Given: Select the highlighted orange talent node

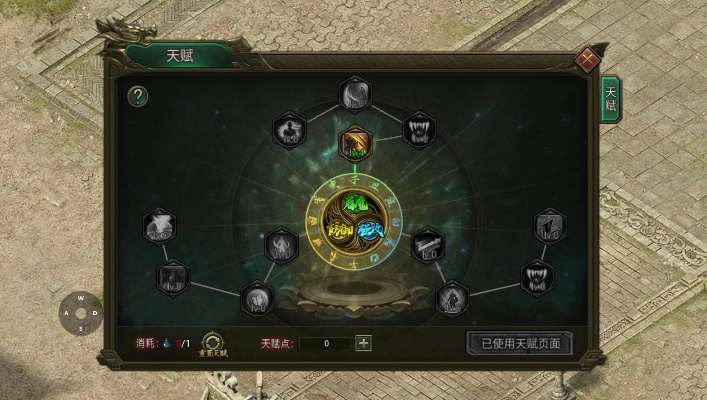Looking at the screenshot, I should [x=355, y=145].
